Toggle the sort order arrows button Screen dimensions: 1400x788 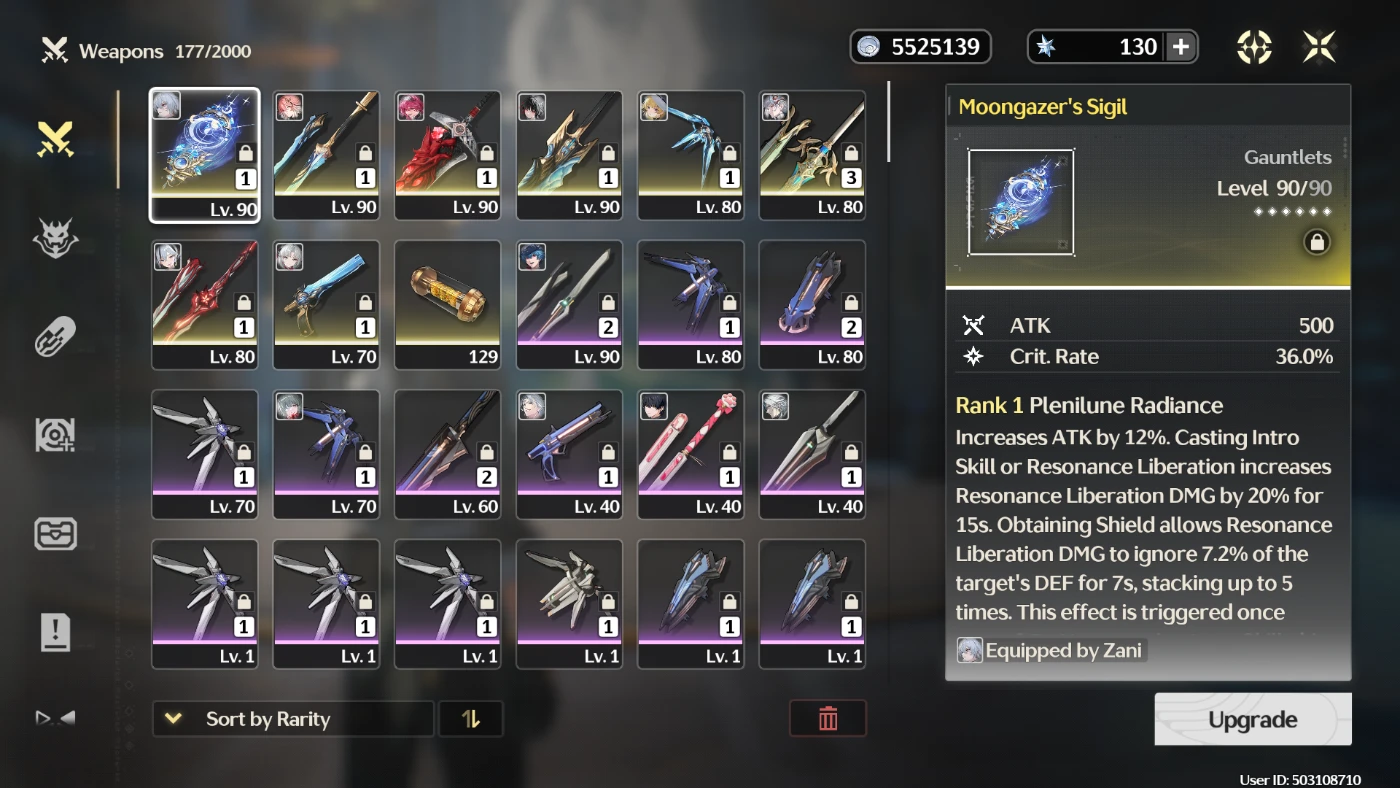[471, 719]
